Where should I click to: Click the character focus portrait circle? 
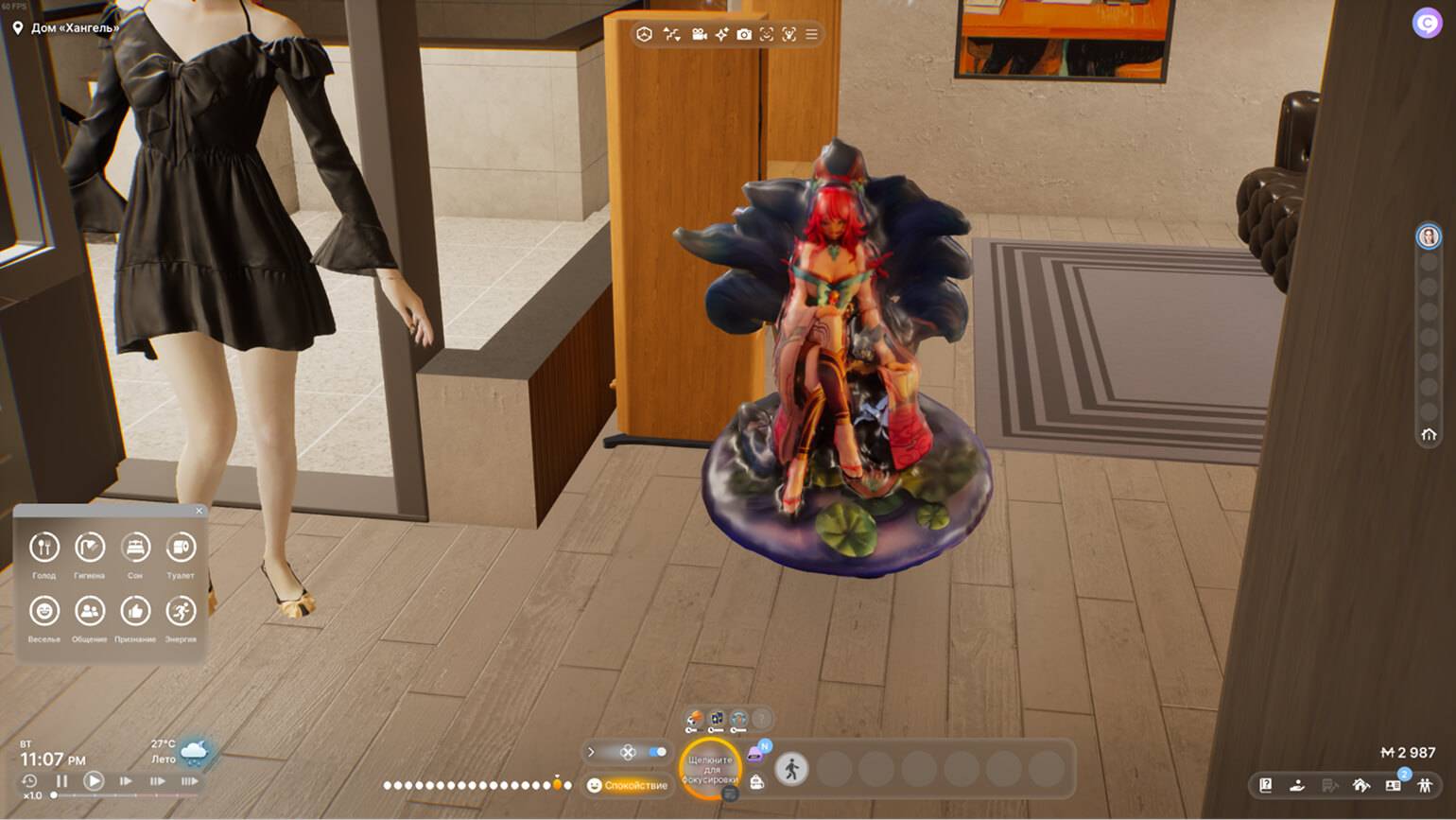pyautogui.click(x=710, y=769)
